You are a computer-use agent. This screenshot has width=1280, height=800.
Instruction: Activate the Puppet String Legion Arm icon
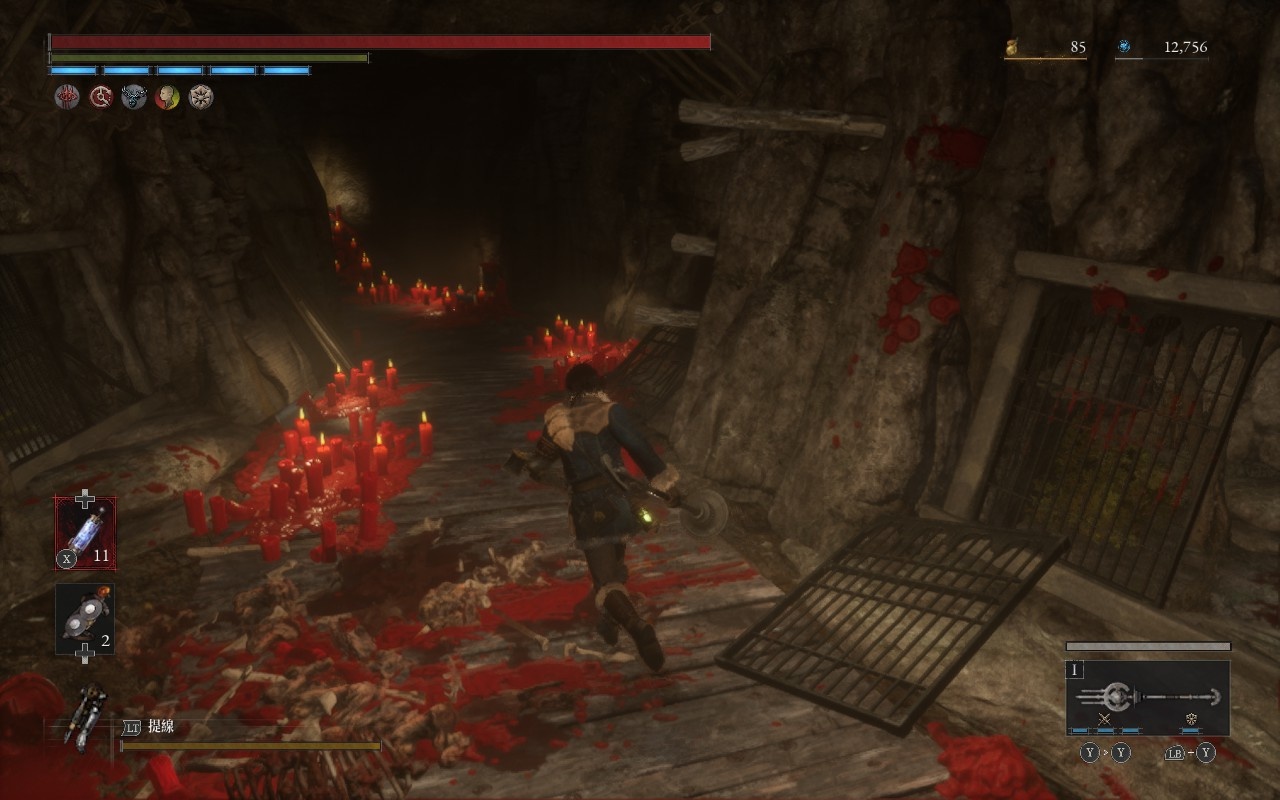[84, 715]
